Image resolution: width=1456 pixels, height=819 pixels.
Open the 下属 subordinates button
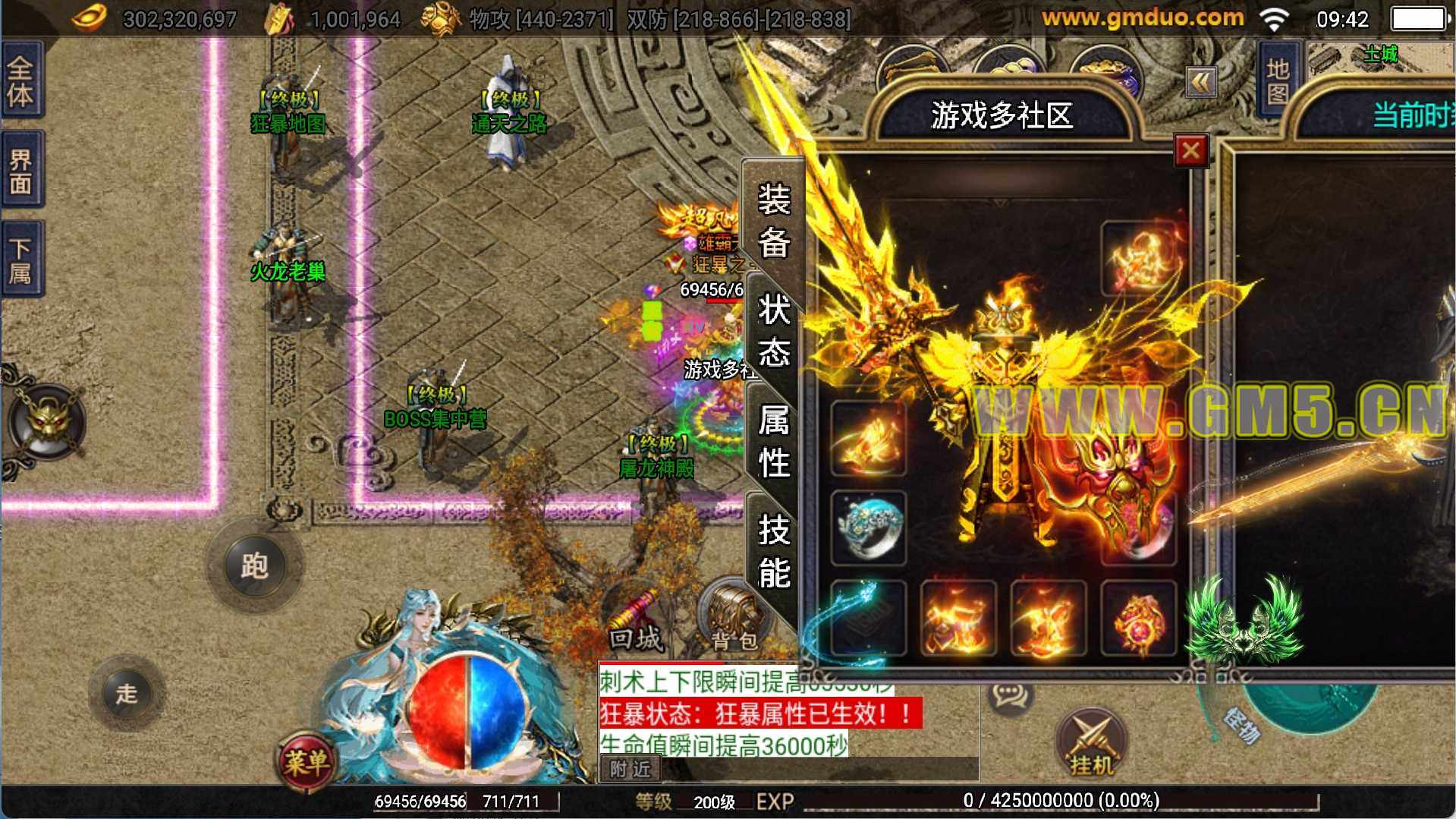point(21,260)
